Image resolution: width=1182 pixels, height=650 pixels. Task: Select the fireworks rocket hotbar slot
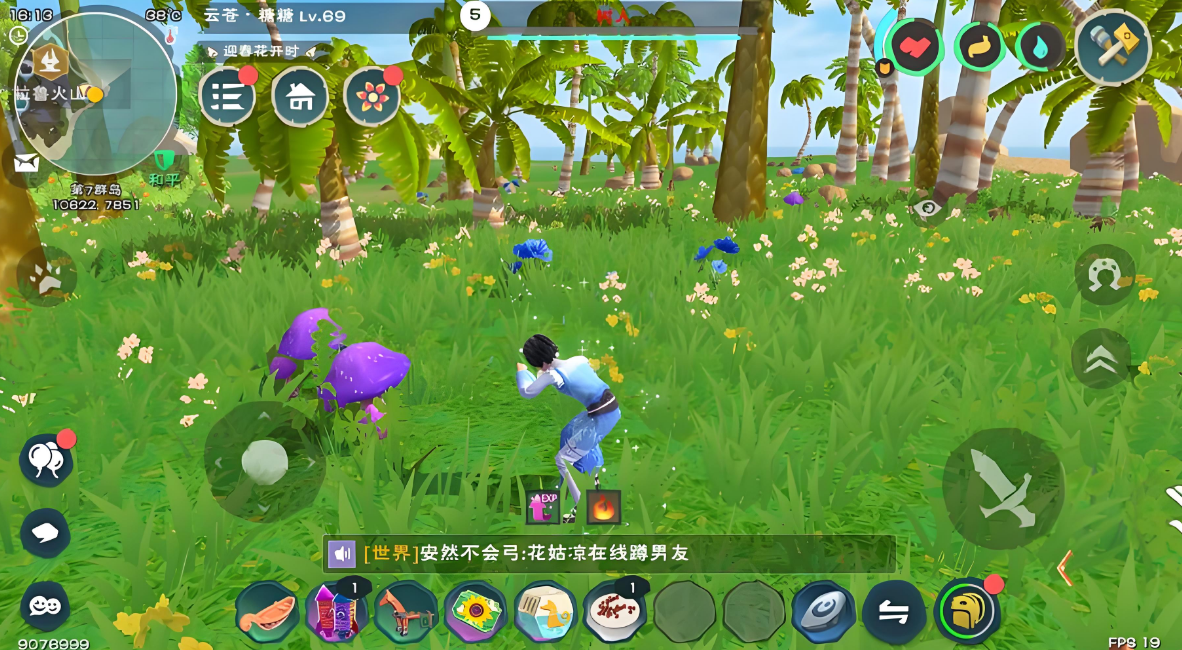336,611
